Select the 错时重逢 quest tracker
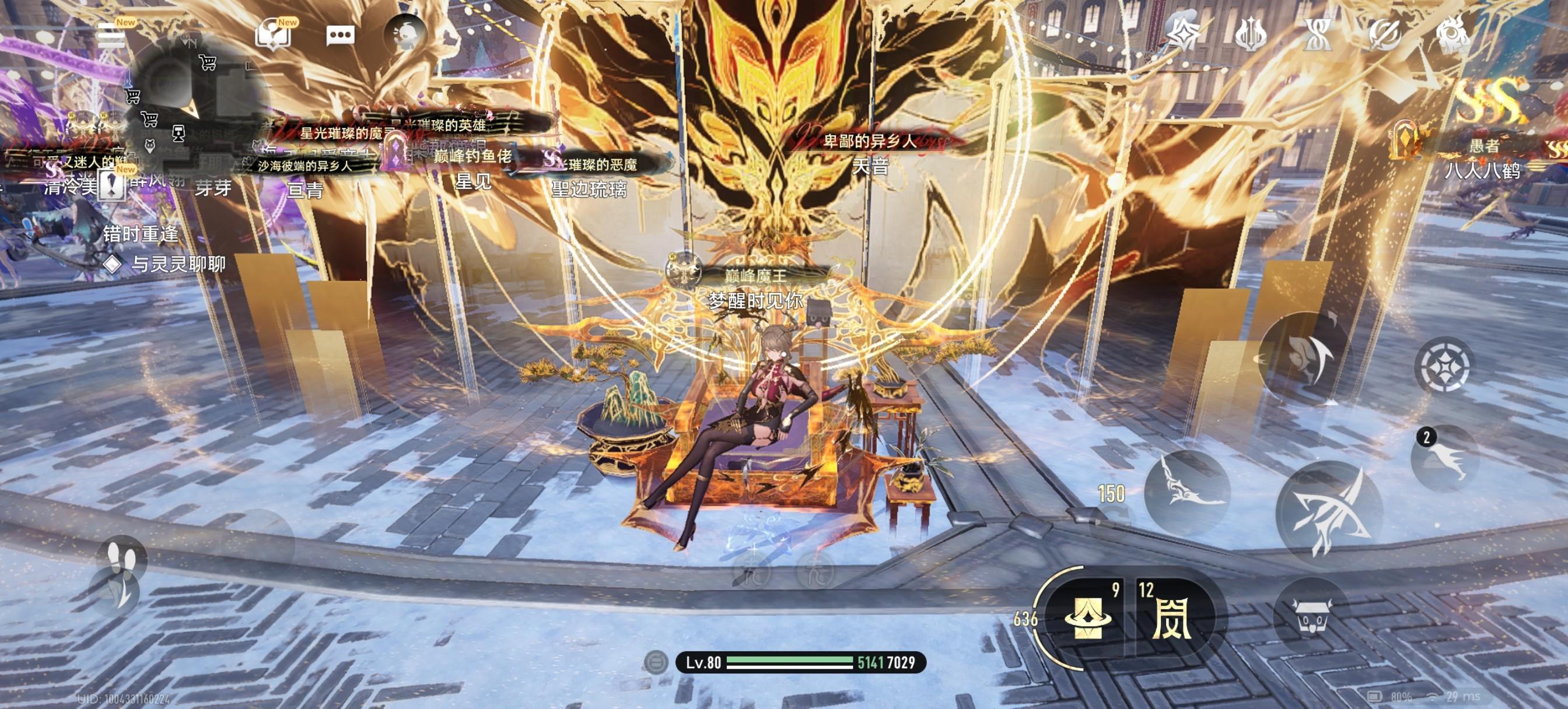 (141, 234)
